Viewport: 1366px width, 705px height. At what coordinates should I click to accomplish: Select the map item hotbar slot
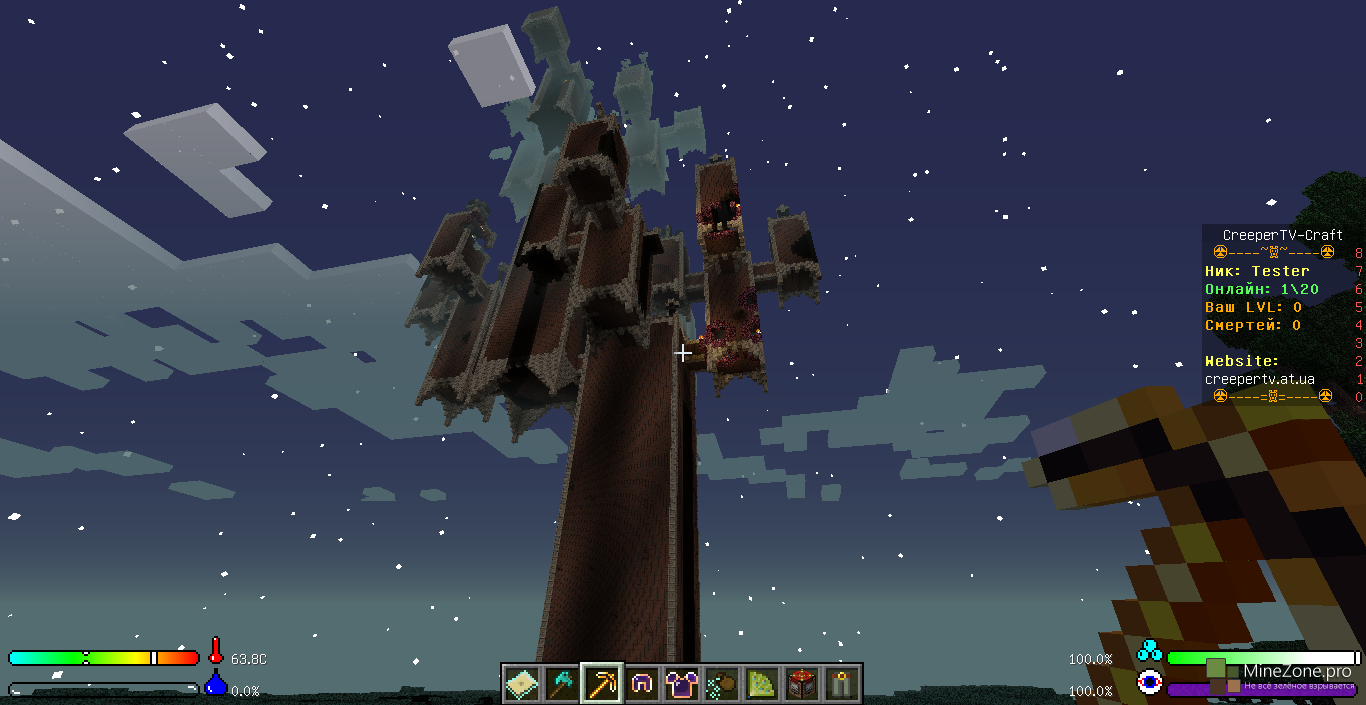[x=522, y=684]
